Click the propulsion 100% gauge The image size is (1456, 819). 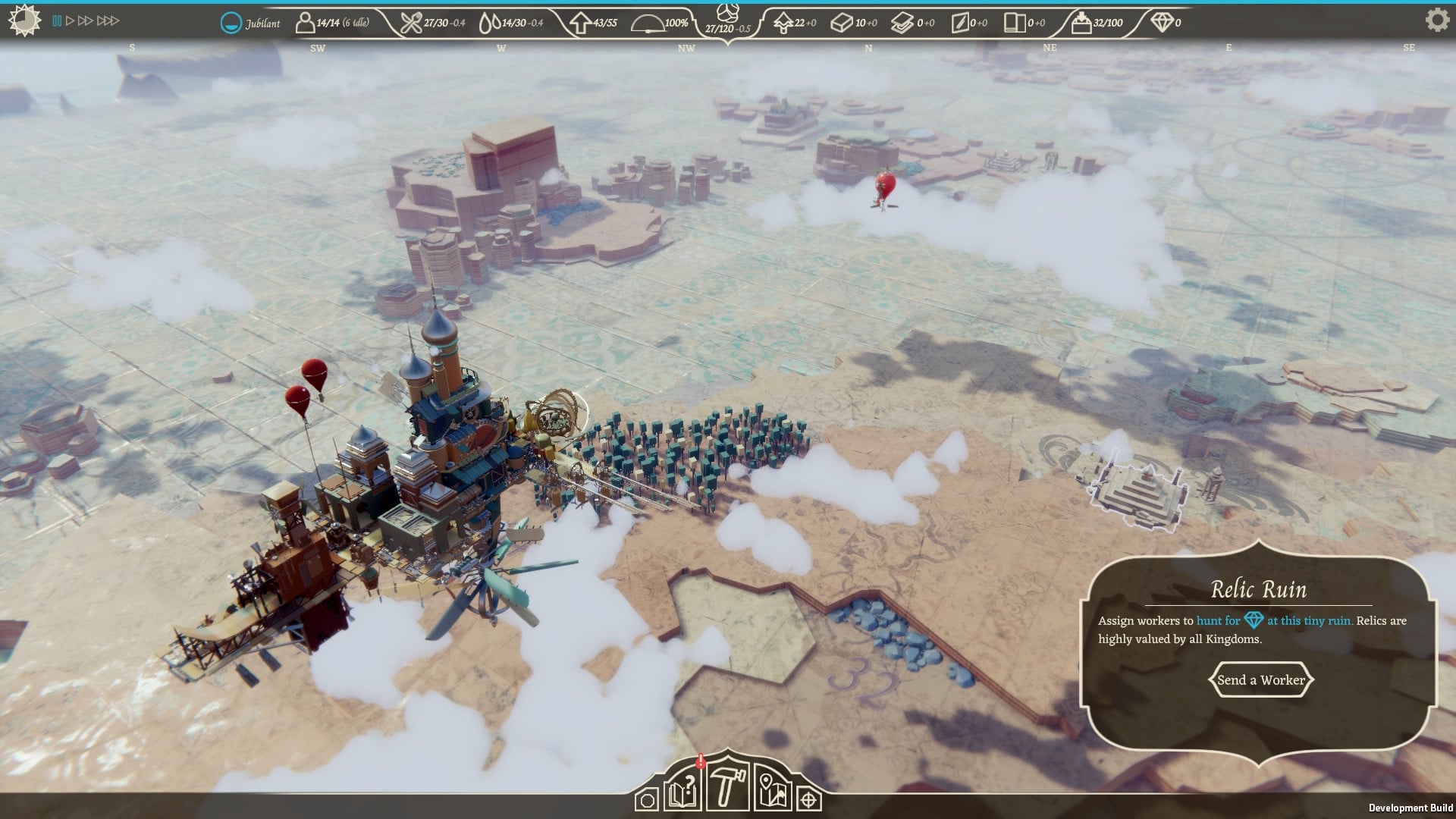tap(648, 22)
